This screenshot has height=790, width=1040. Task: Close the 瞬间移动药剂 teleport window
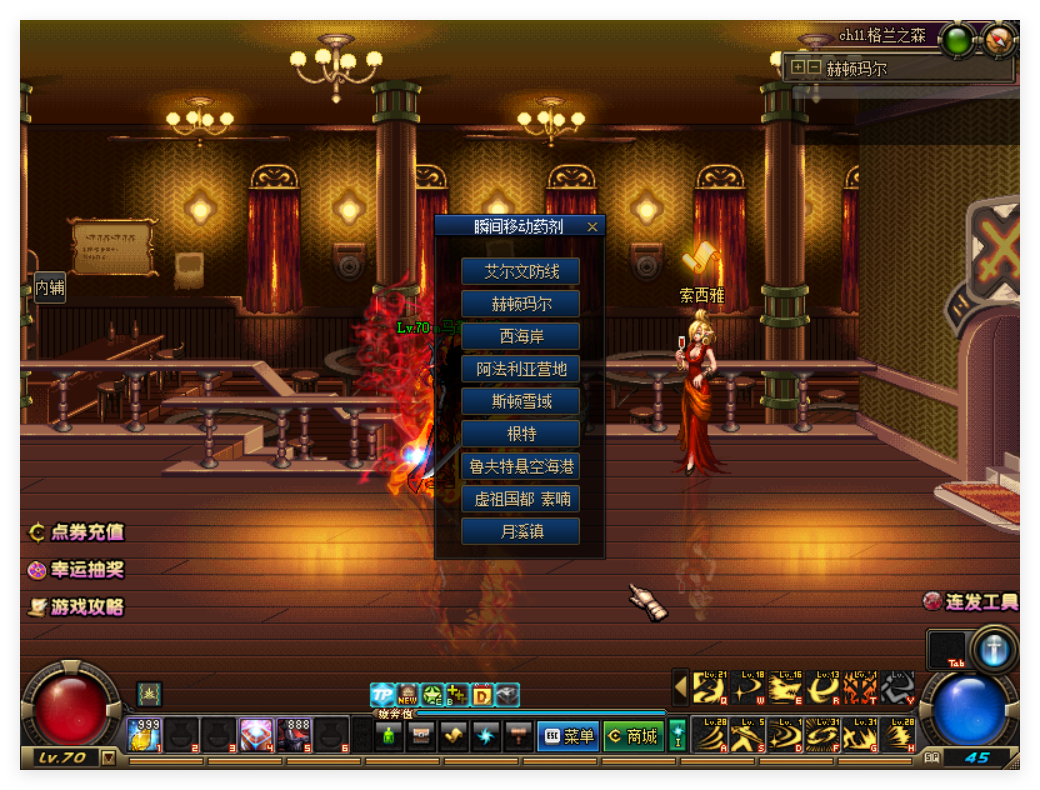coord(592,227)
